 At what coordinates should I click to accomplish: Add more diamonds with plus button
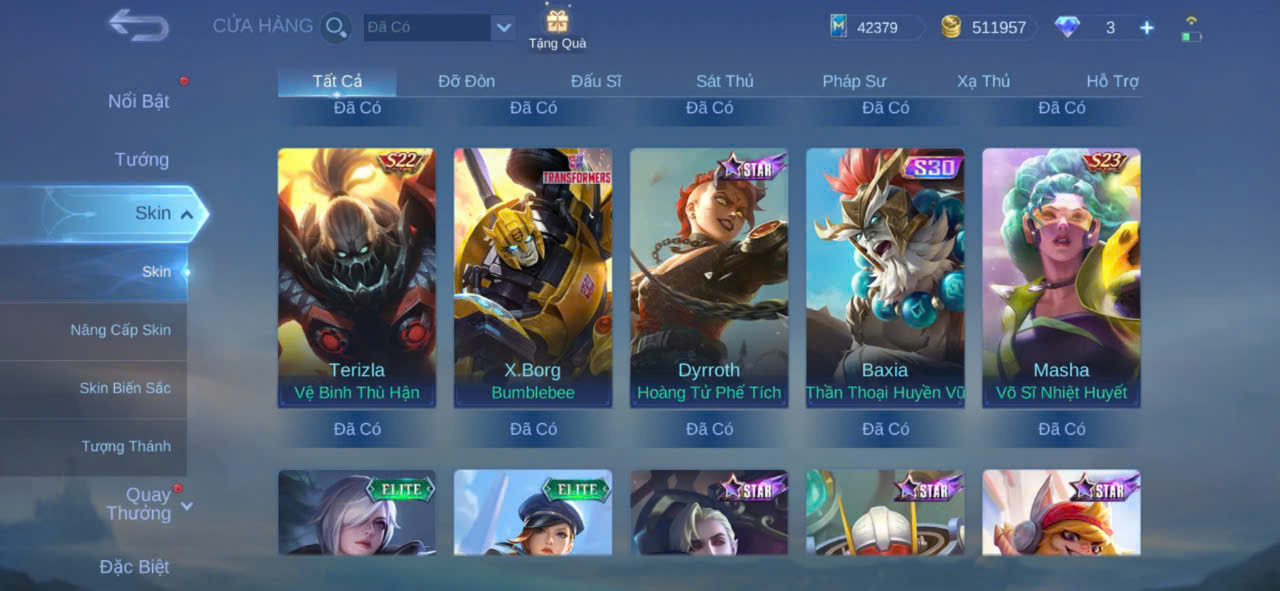click(1146, 28)
